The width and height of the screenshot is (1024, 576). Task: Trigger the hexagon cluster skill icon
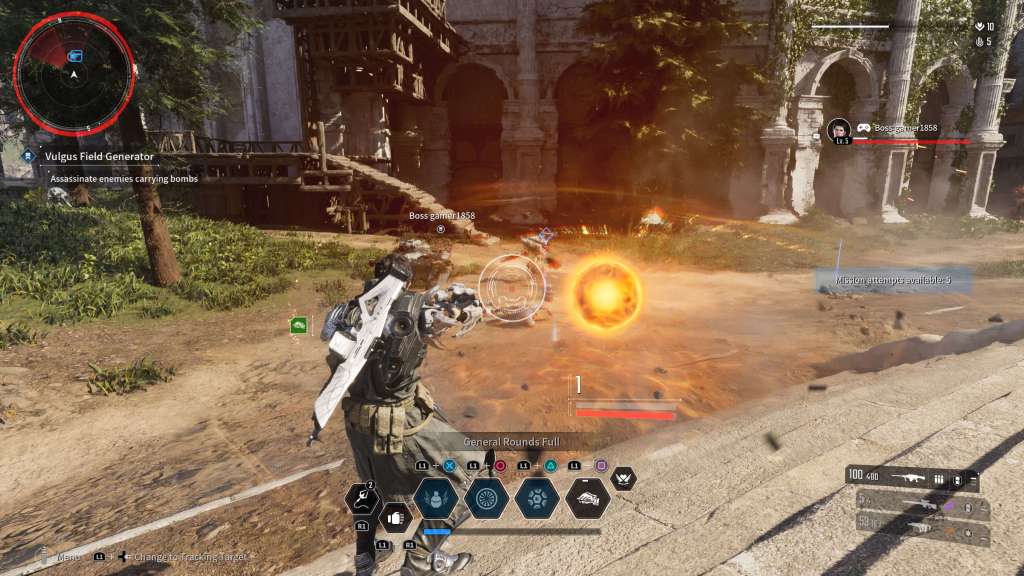click(x=537, y=497)
